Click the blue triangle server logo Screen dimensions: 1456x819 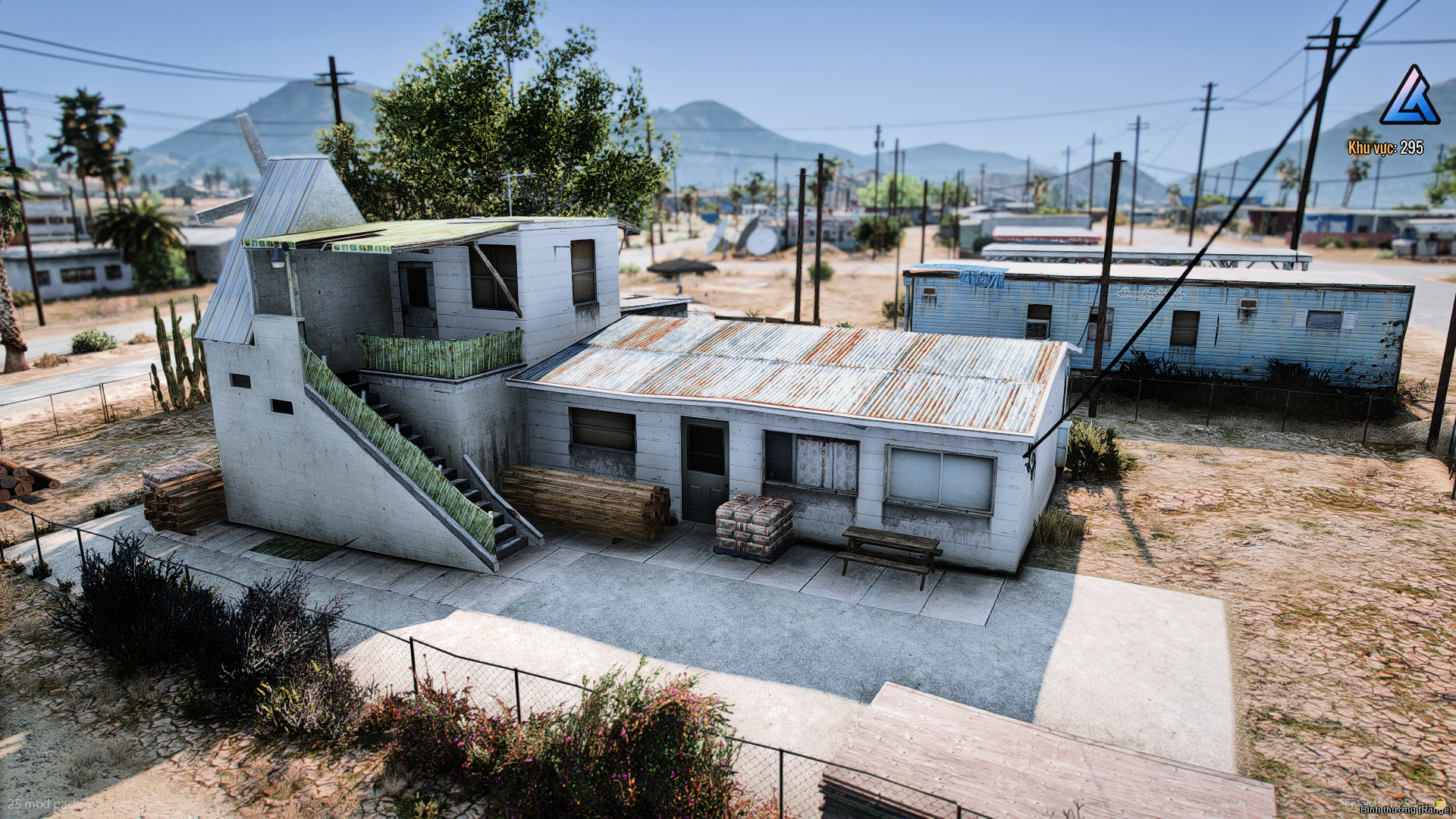click(1409, 96)
